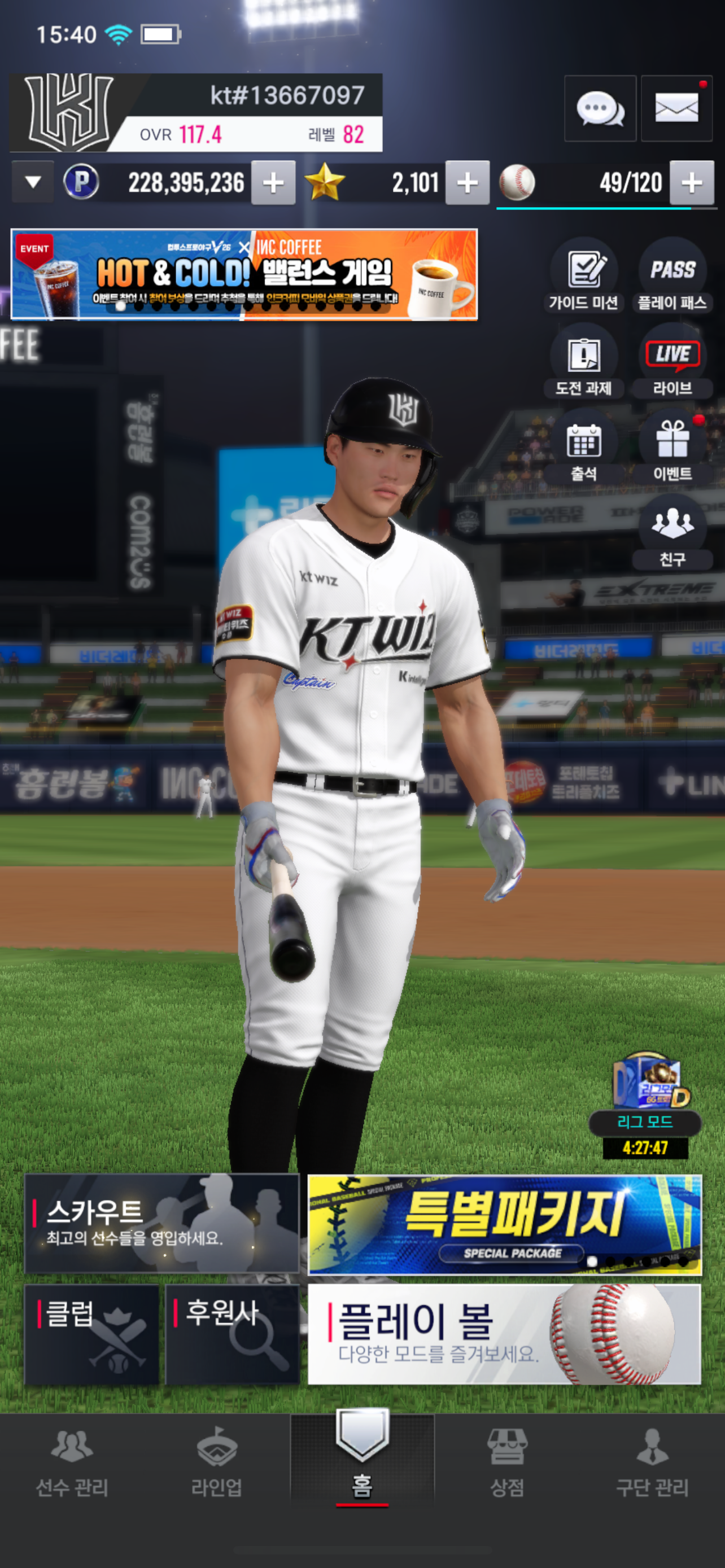
Task: Start 플레이 볼 play ball
Action: 505,1334
